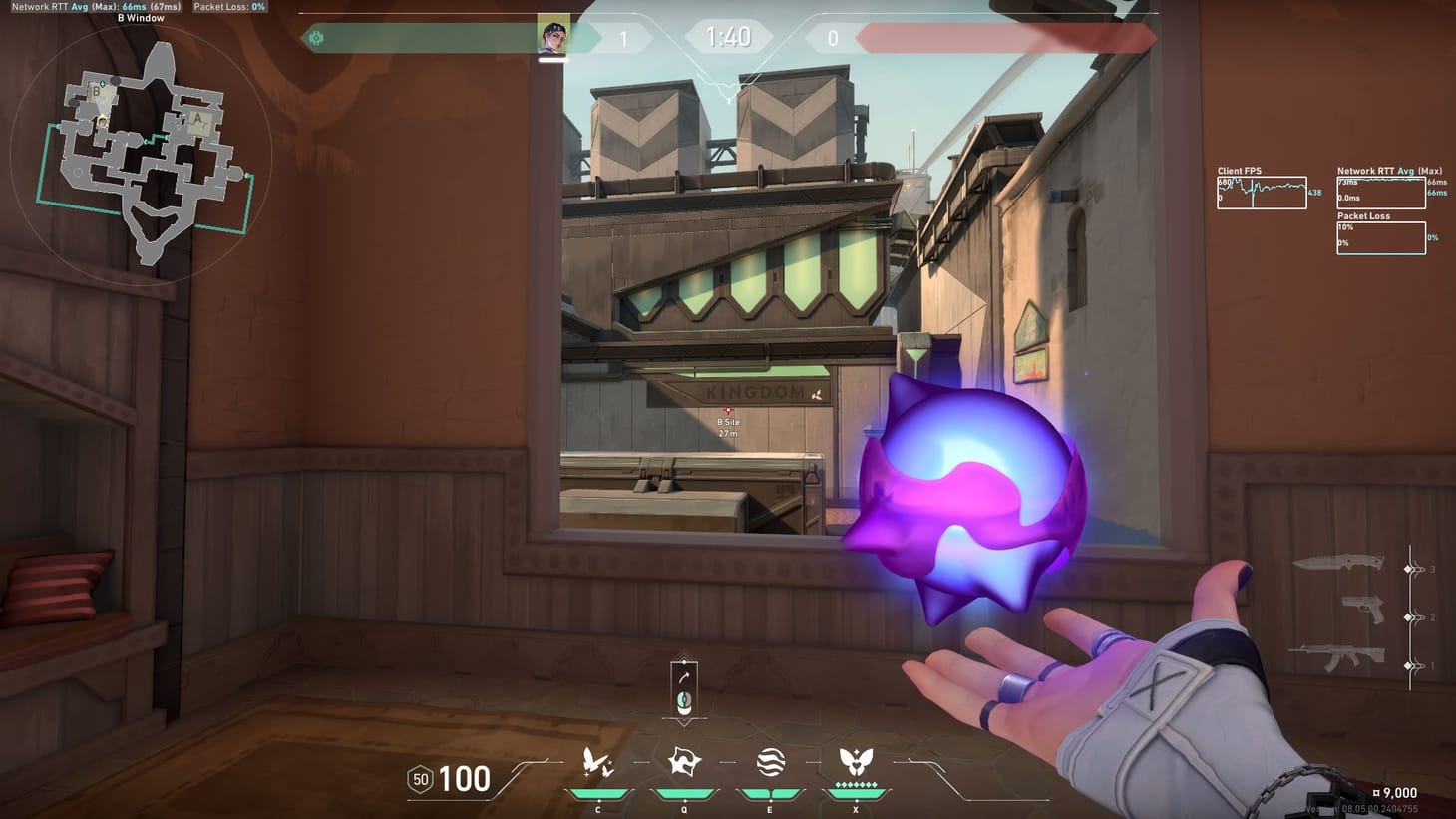Cast the Ruse smoke ability icon (E)
Viewport: 1456px width, 819px height.
(x=768, y=763)
